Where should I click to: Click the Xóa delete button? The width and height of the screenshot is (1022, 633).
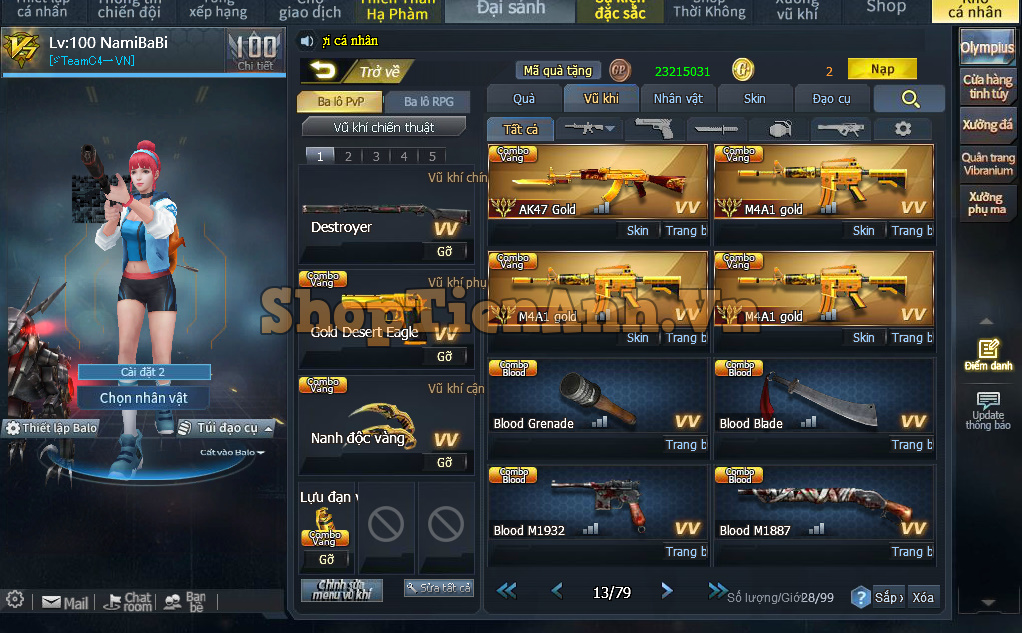tap(923, 597)
